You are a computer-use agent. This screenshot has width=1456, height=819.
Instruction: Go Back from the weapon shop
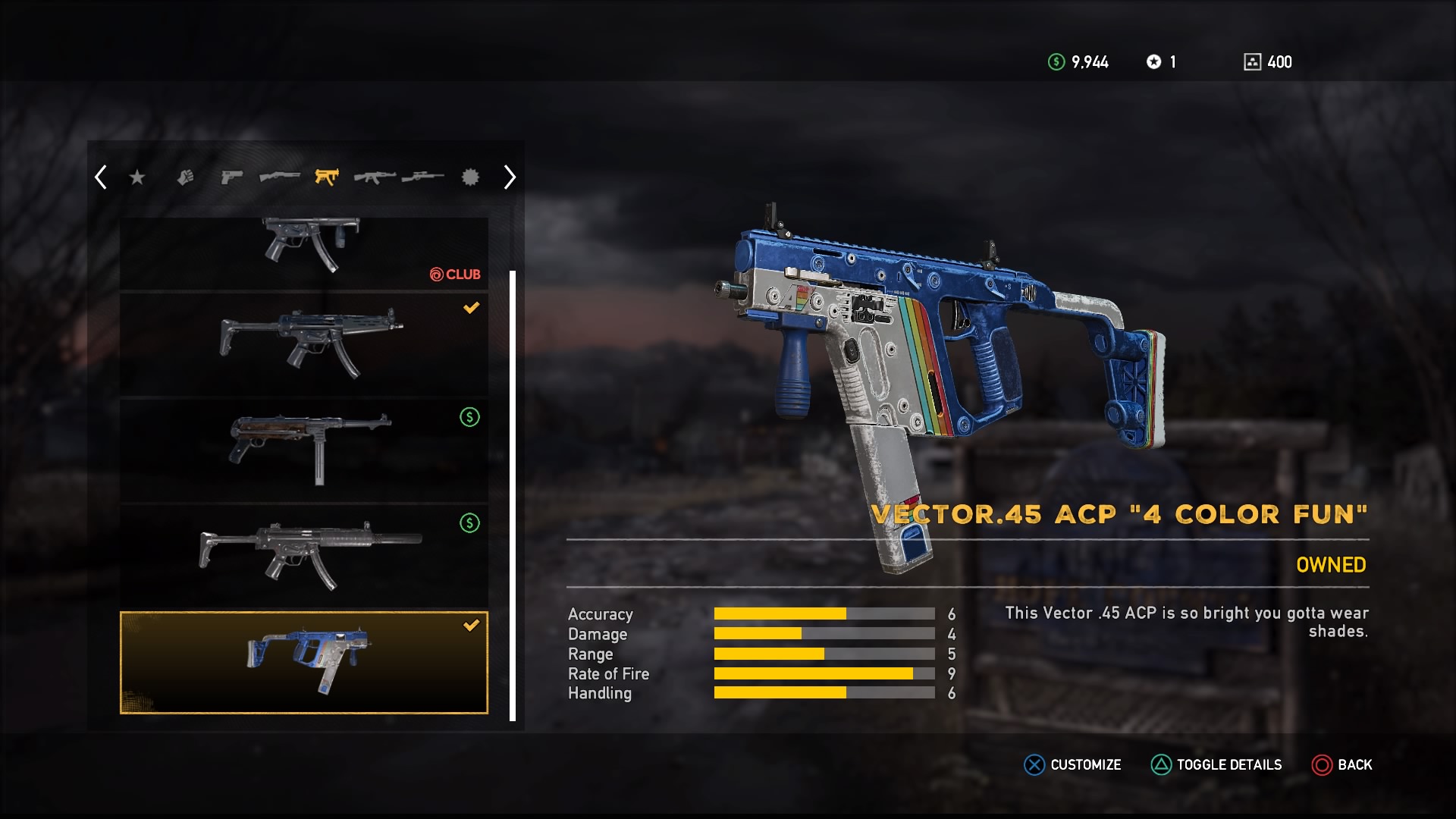[1342, 764]
